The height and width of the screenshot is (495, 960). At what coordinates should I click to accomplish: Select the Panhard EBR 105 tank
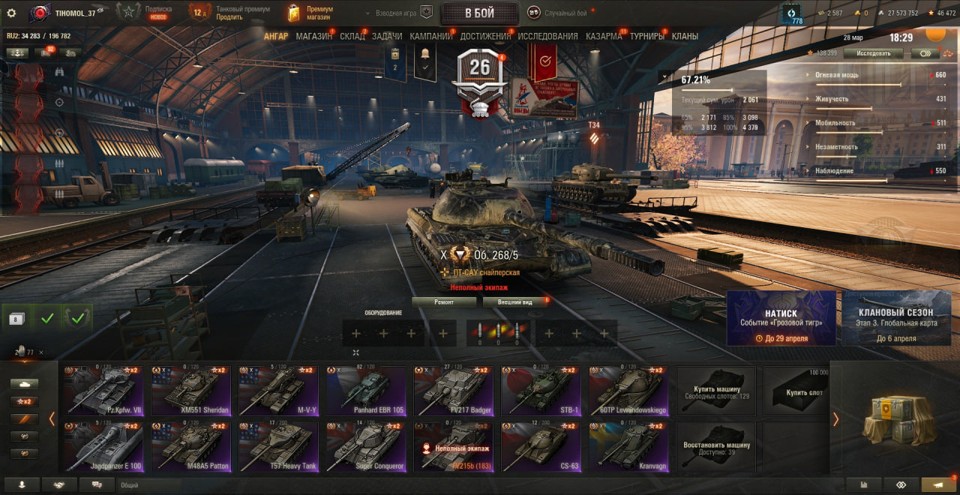click(x=369, y=390)
